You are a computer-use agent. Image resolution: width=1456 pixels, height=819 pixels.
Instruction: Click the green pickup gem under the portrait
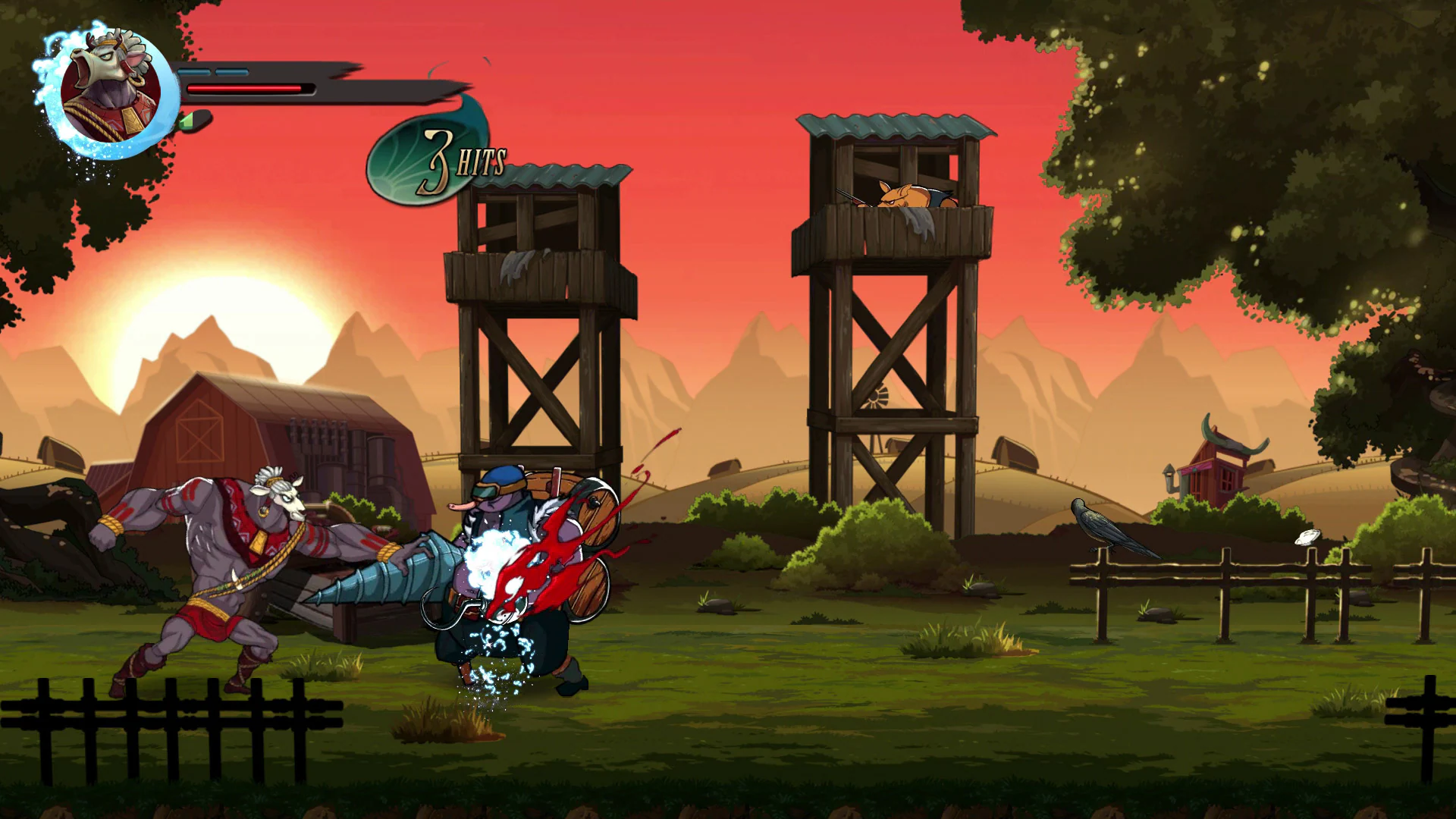click(x=190, y=119)
